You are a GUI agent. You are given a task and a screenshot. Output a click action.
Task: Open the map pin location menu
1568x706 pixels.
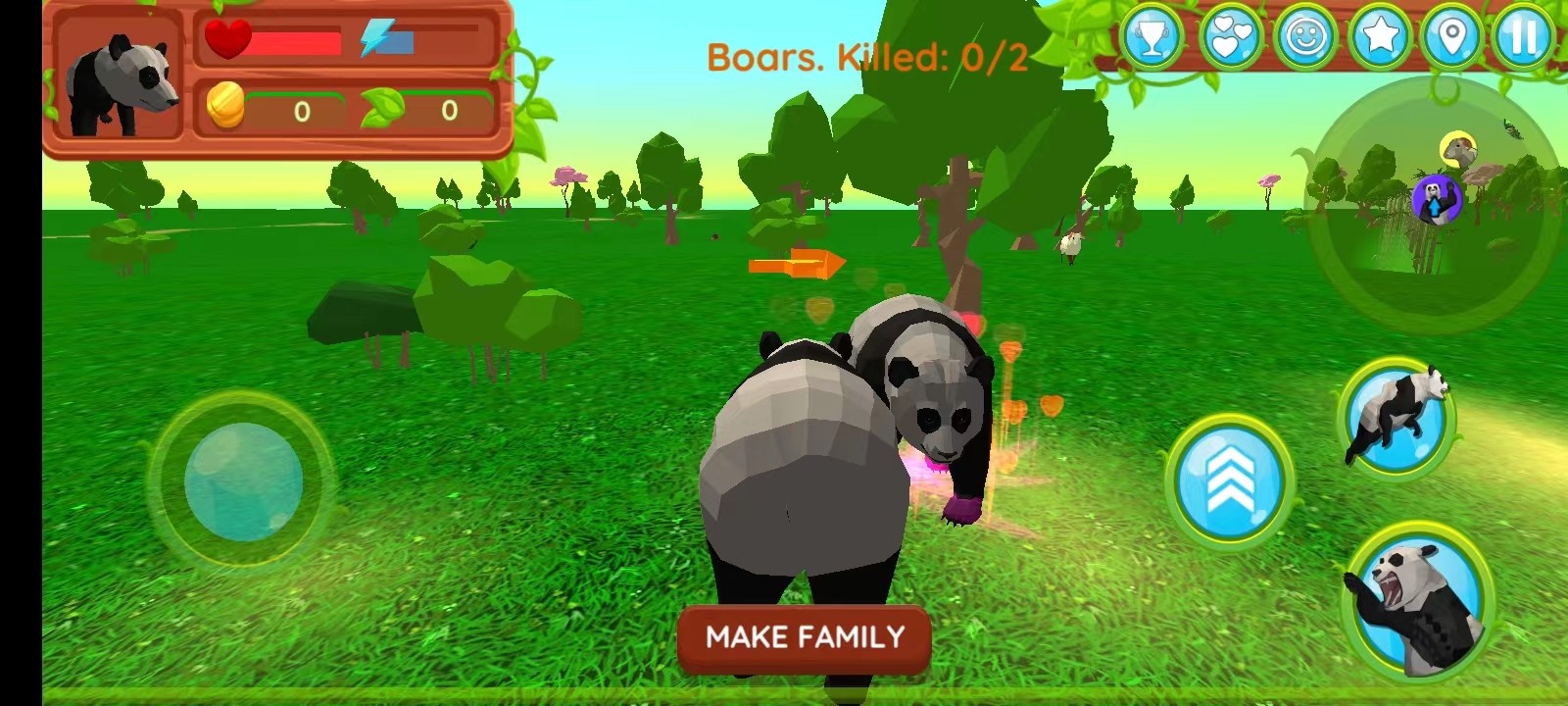pyautogui.click(x=1452, y=37)
